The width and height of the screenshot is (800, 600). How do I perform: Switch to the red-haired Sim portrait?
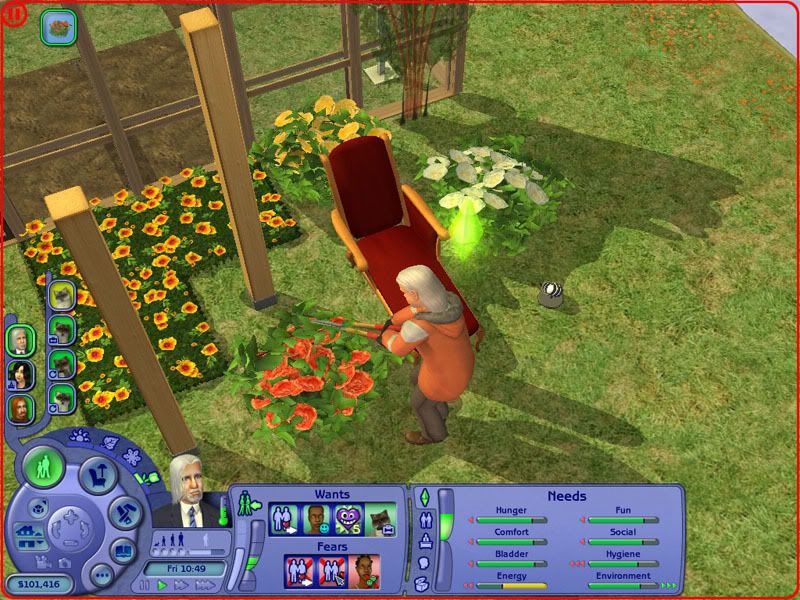pos(20,407)
